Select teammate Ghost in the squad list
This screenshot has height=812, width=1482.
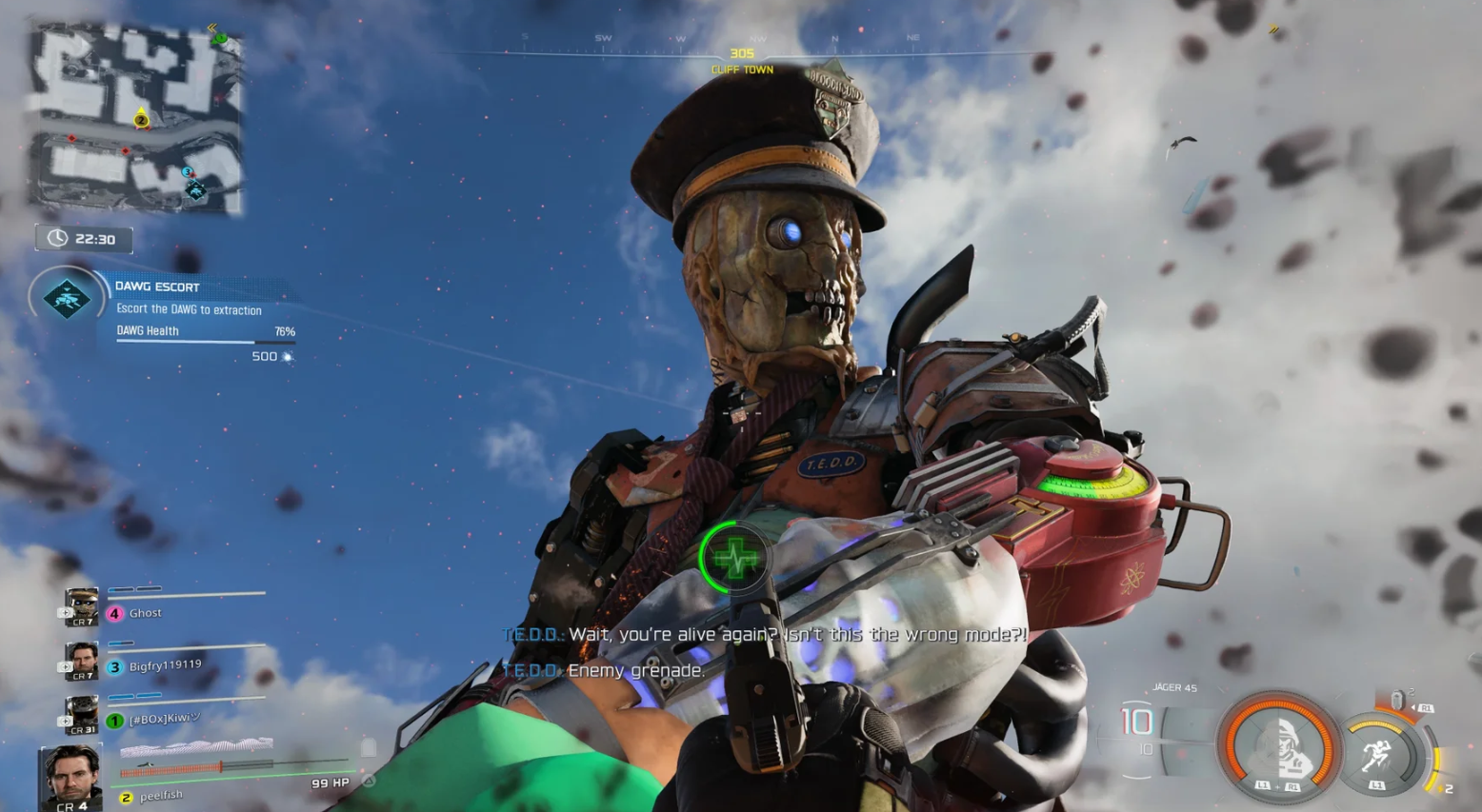tap(145, 613)
